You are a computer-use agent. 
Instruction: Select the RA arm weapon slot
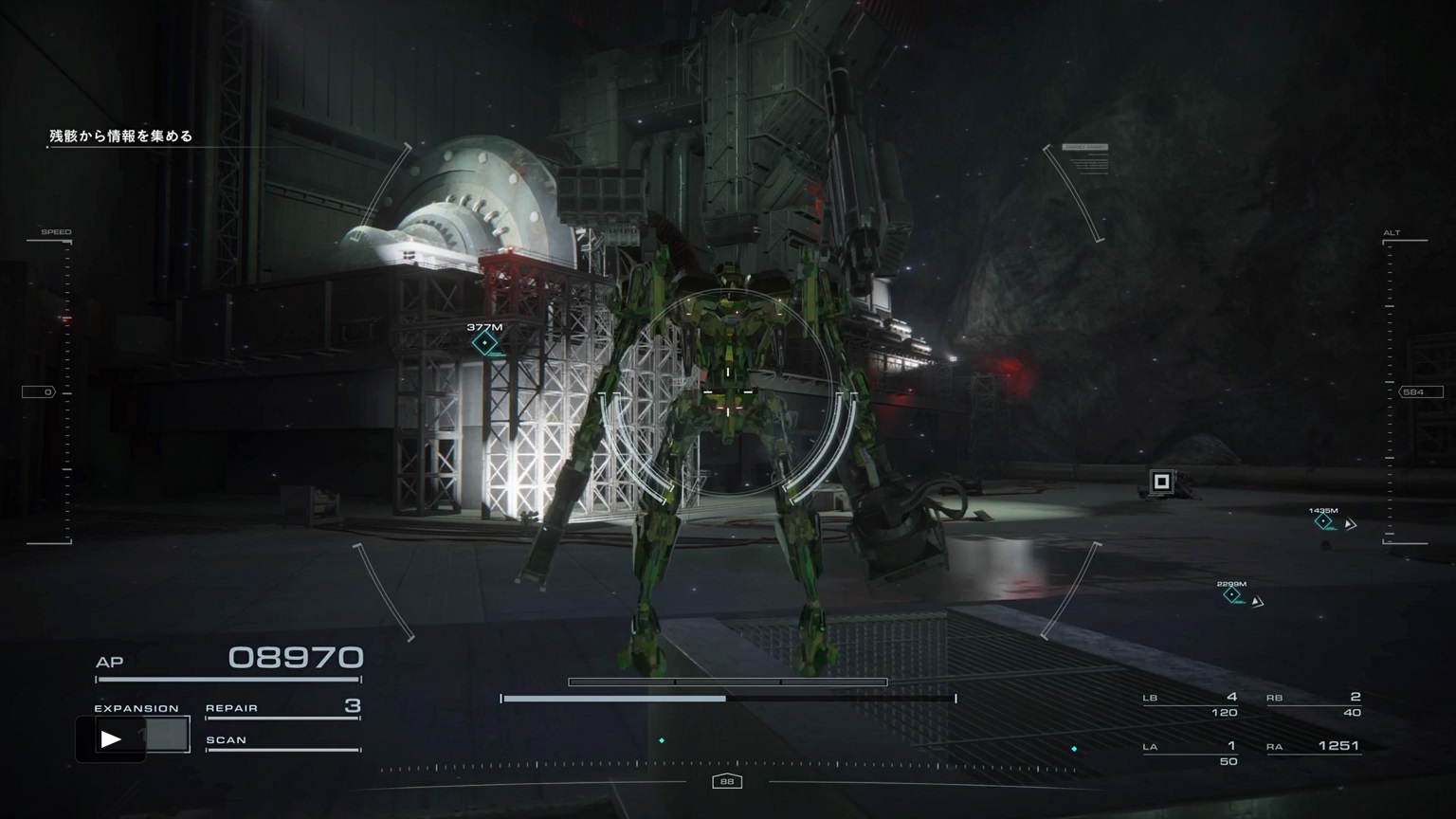(1314, 747)
